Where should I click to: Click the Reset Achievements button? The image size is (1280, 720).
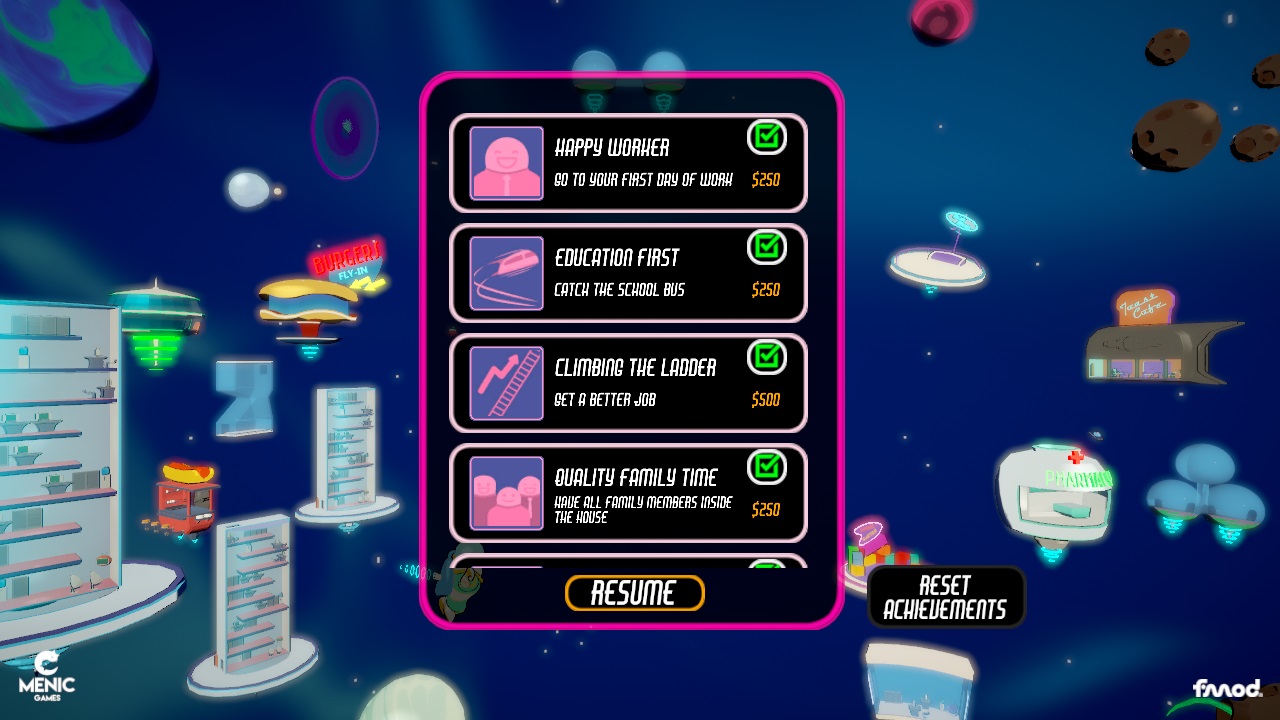(x=946, y=595)
